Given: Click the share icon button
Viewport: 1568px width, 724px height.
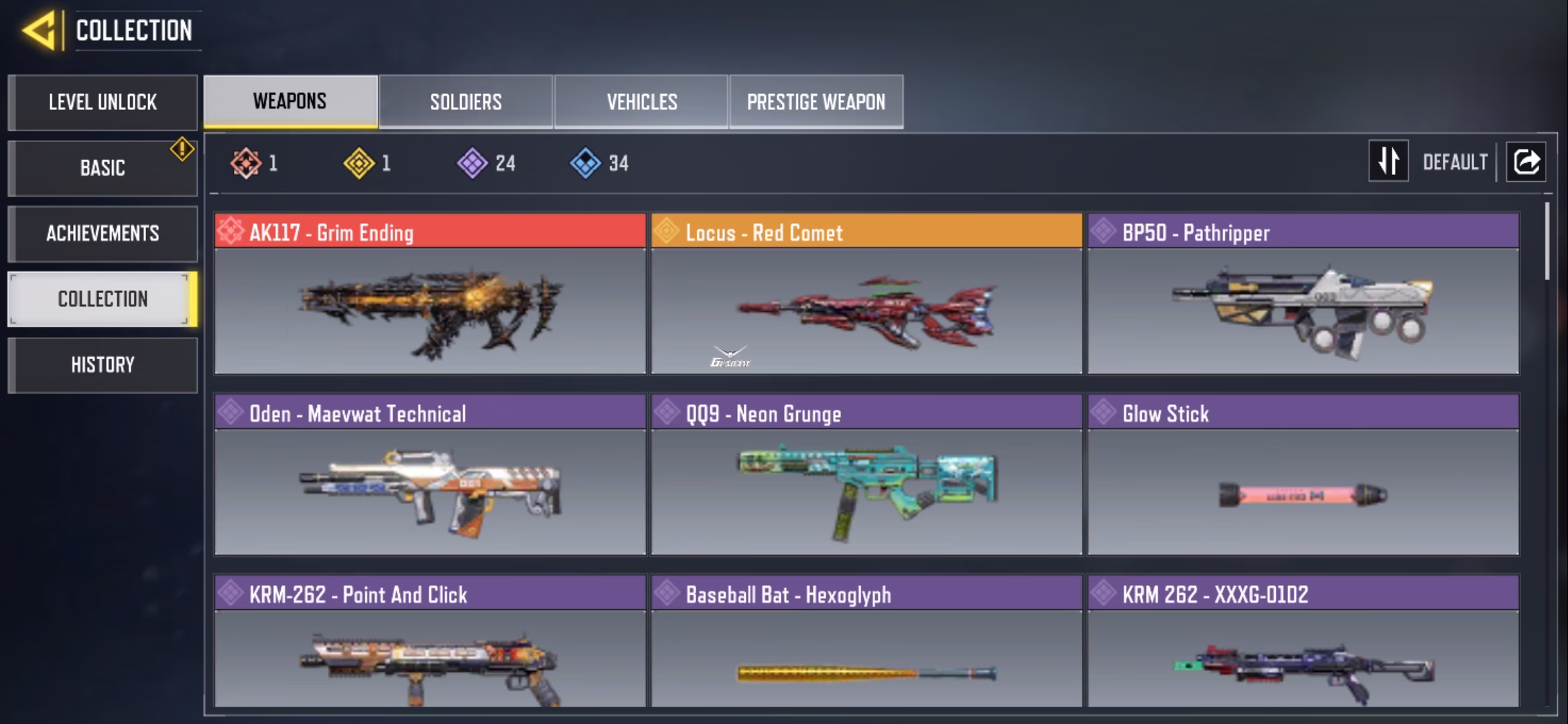Looking at the screenshot, I should pyautogui.click(x=1526, y=162).
